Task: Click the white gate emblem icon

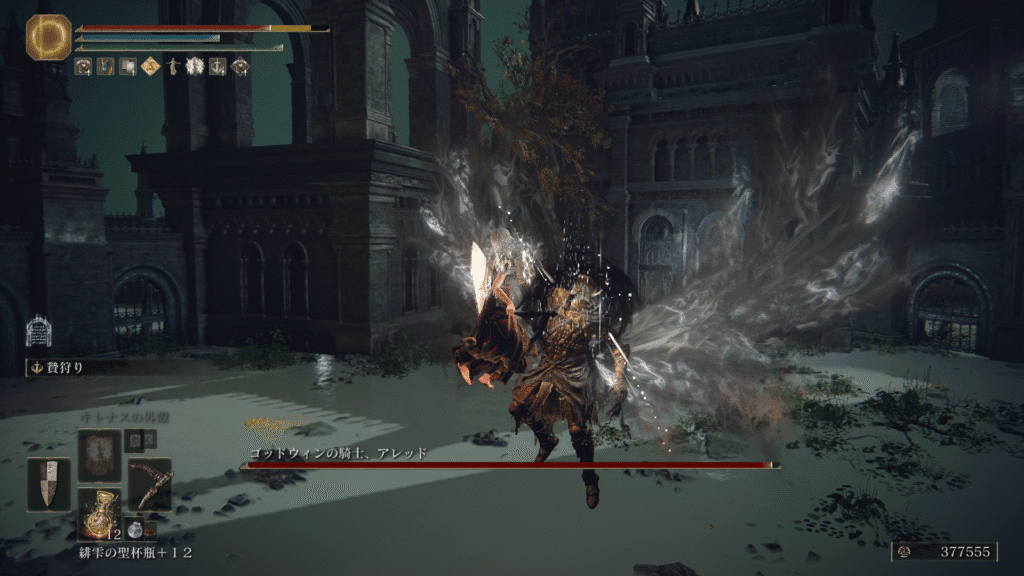Action: 38,331
